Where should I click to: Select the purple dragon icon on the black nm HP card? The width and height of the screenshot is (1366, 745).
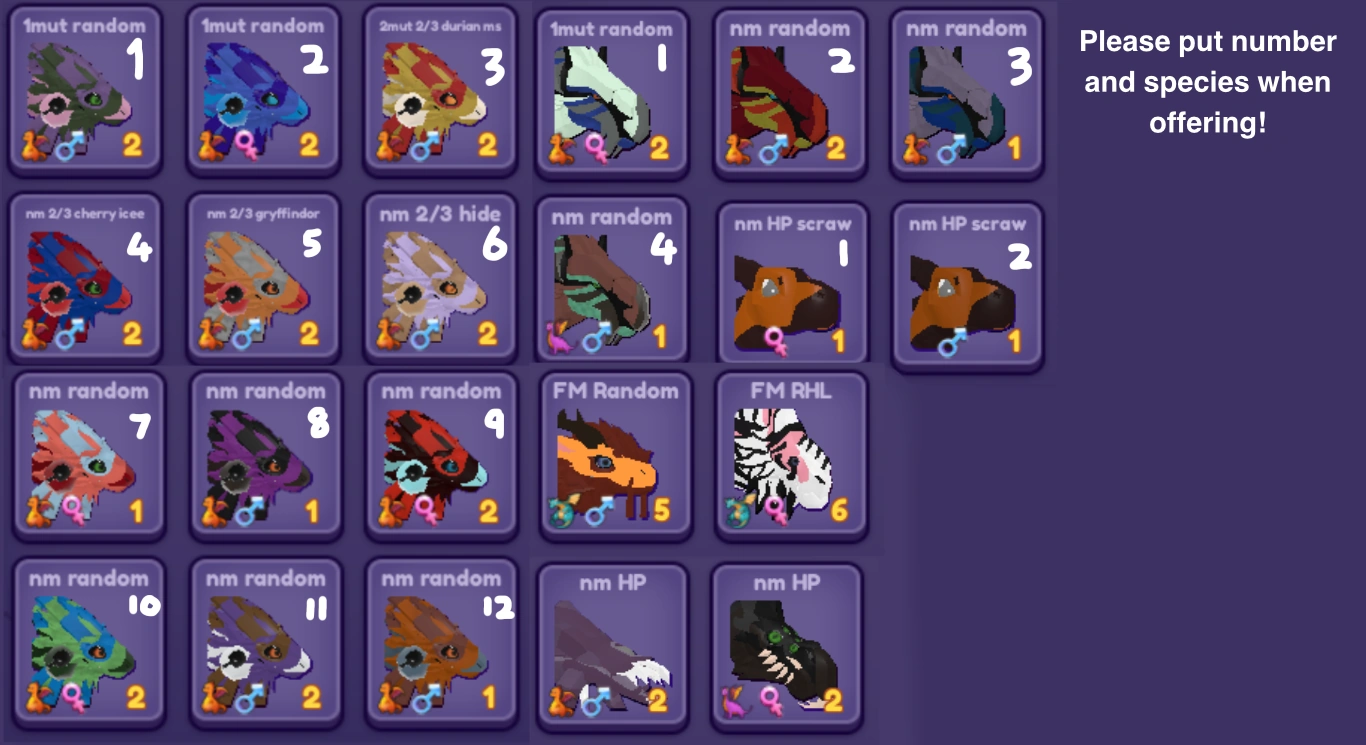732,701
